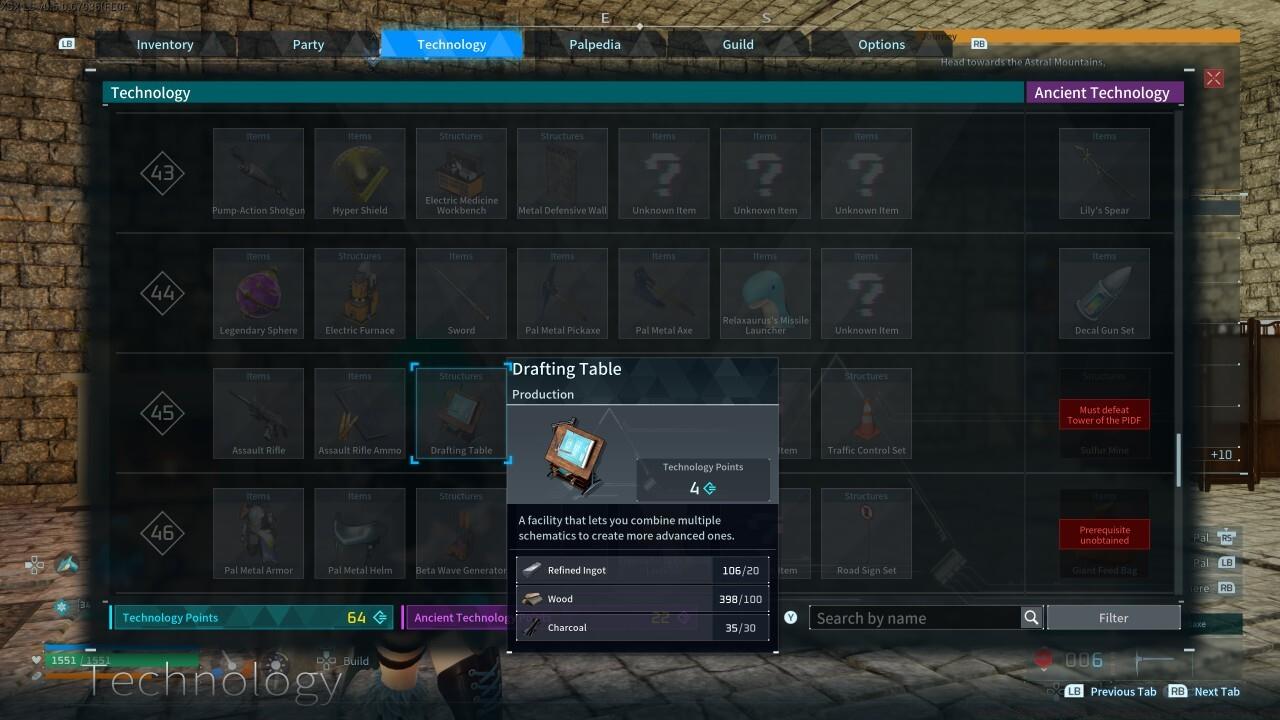The height and width of the screenshot is (720, 1280).
Task: Click the Relaxaurus's Missile Launcher icon
Action: coord(764,293)
